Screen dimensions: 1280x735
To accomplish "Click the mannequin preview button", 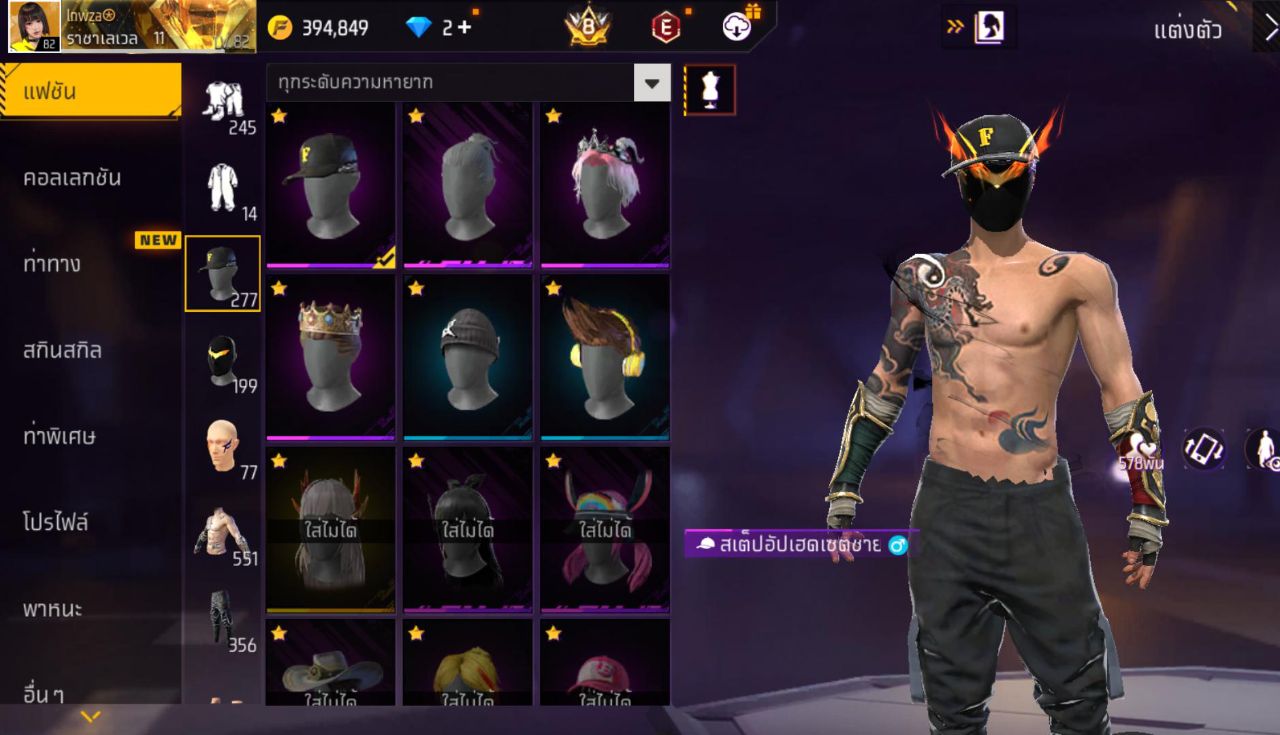I will pos(710,90).
